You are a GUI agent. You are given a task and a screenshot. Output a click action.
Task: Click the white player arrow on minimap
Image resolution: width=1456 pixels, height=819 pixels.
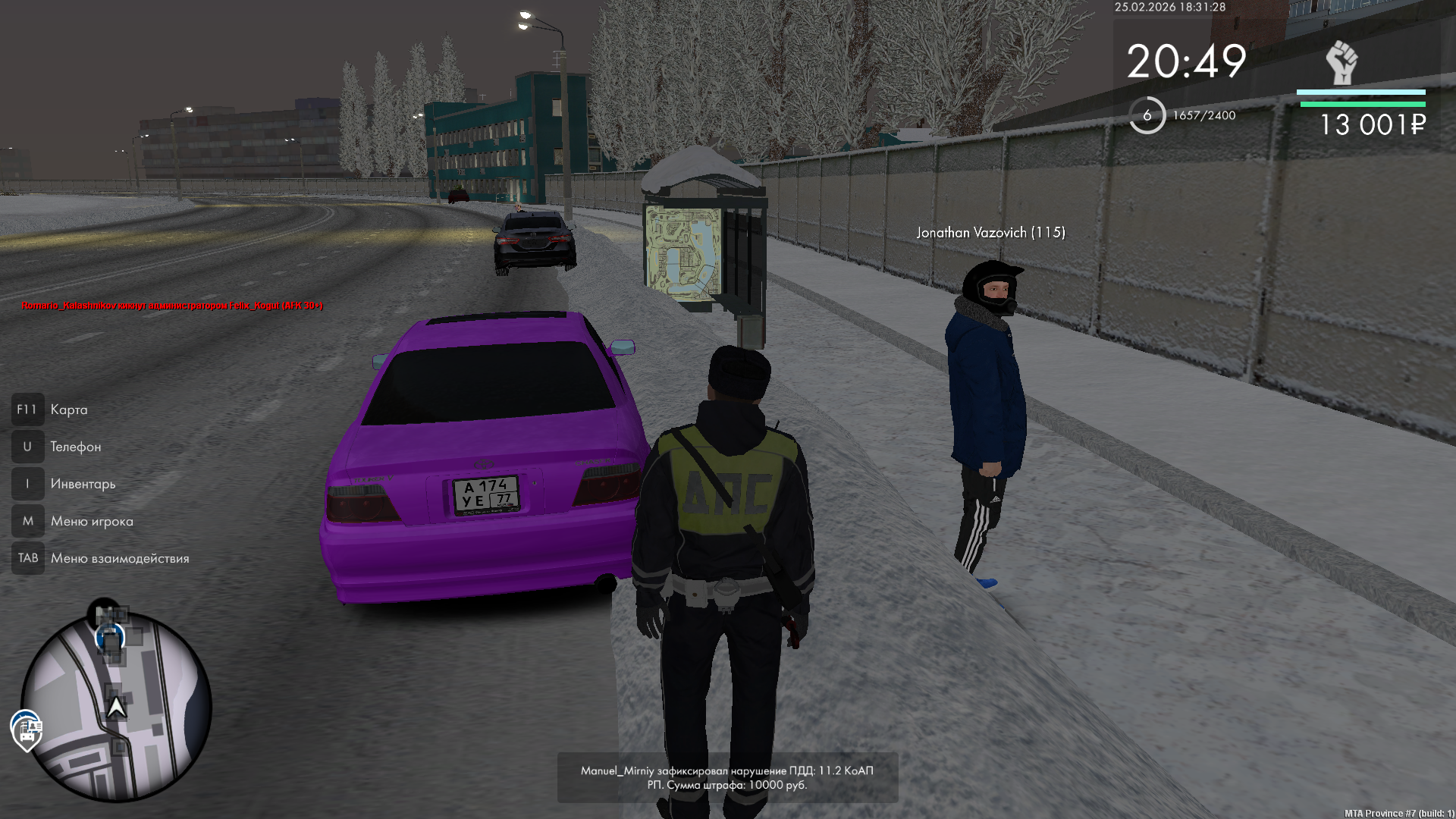pos(116,708)
